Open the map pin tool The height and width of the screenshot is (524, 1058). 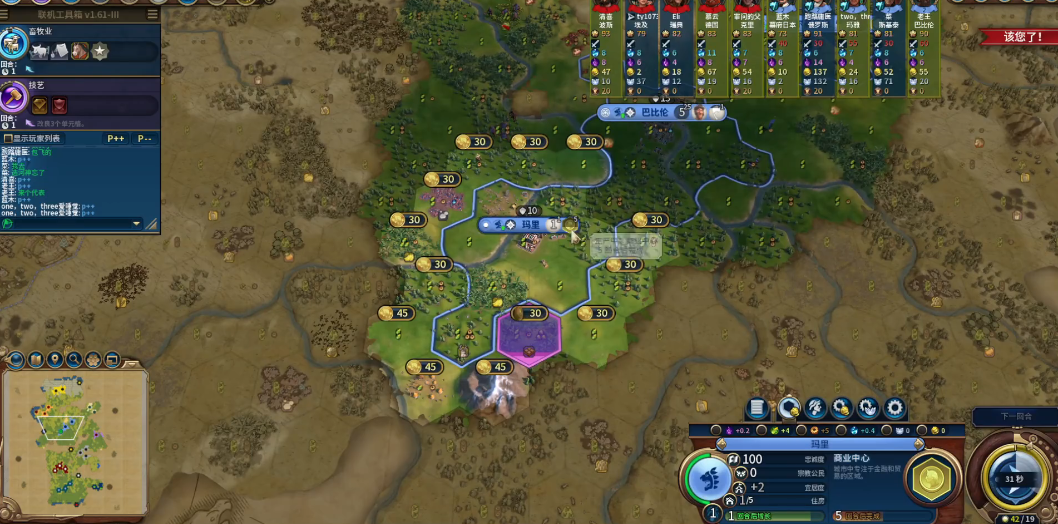[54, 359]
